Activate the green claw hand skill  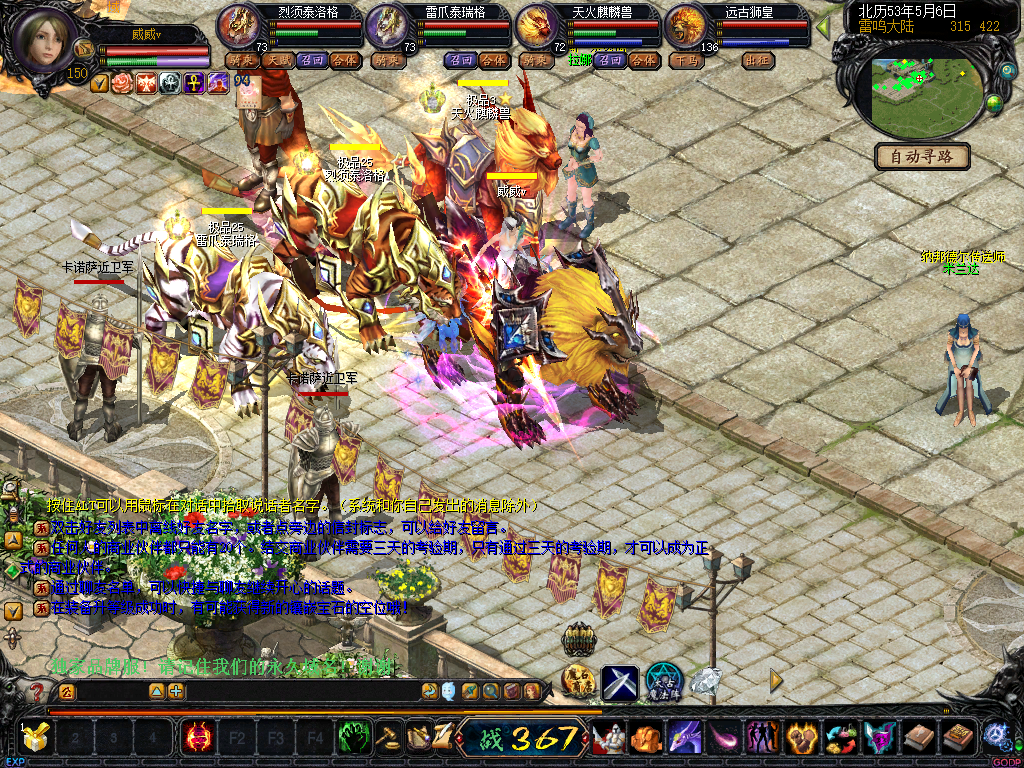[352, 738]
